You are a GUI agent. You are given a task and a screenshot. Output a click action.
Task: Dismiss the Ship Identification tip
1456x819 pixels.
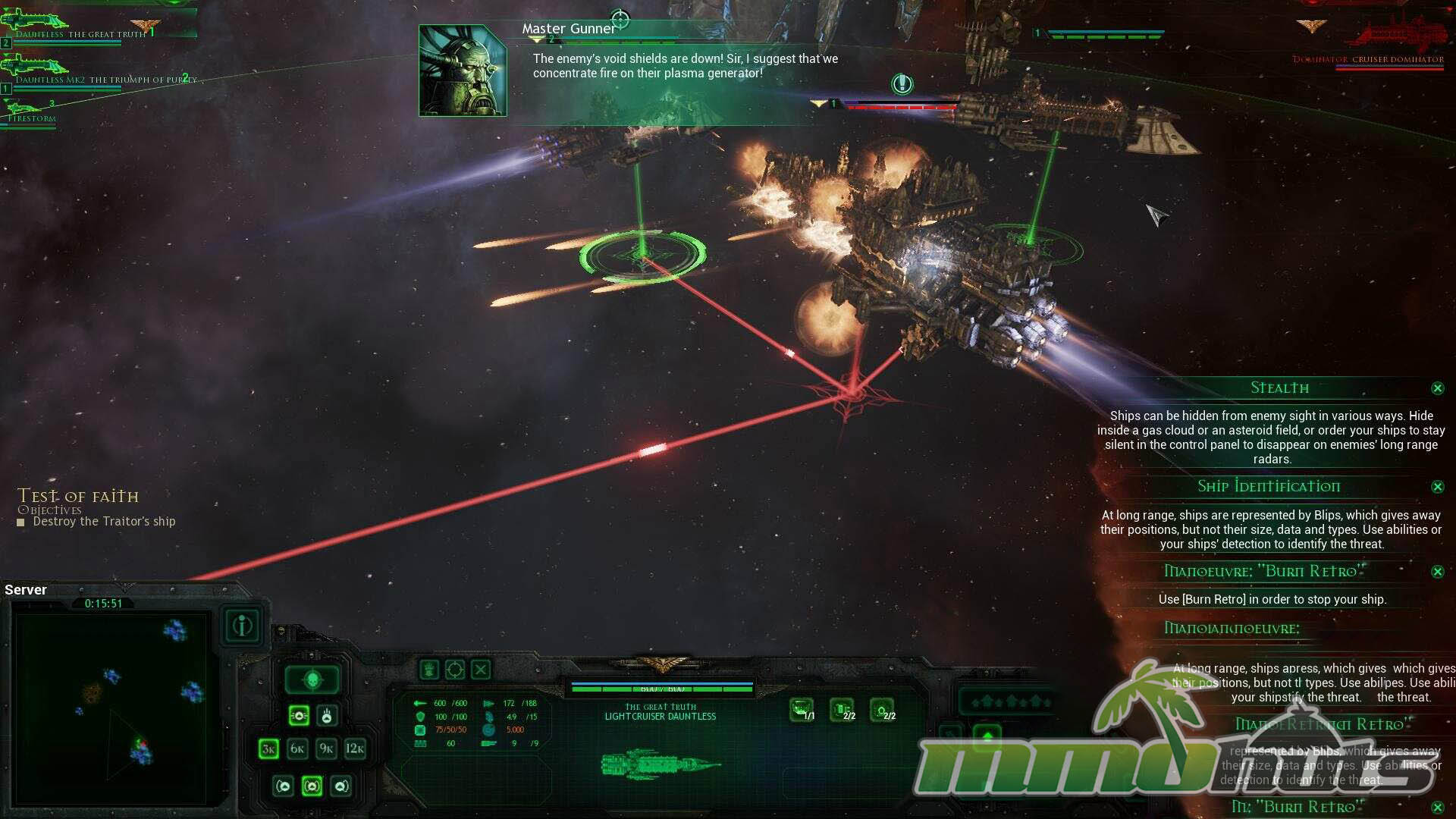[1437, 487]
